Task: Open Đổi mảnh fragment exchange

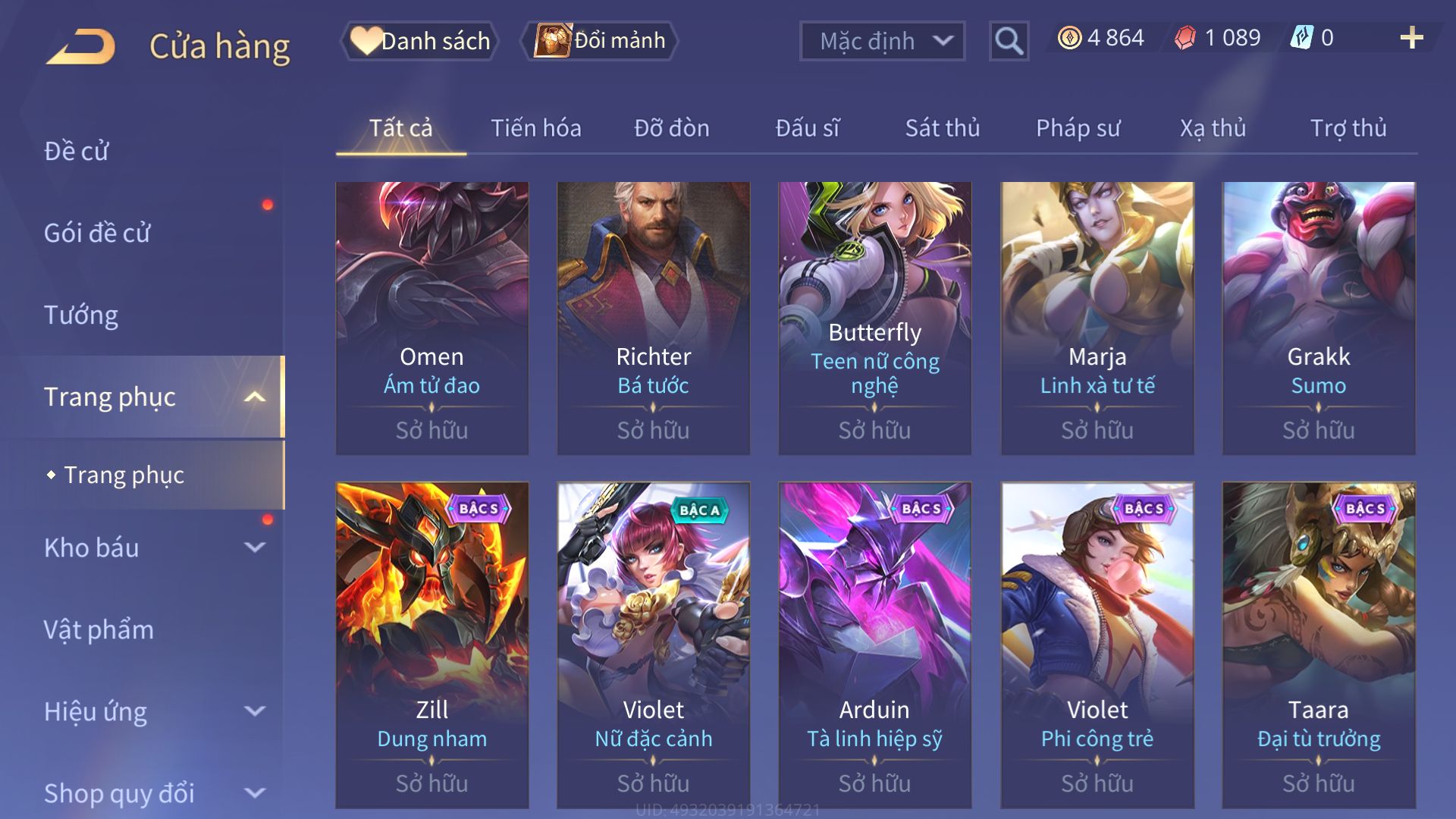Action: pyautogui.click(x=600, y=41)
